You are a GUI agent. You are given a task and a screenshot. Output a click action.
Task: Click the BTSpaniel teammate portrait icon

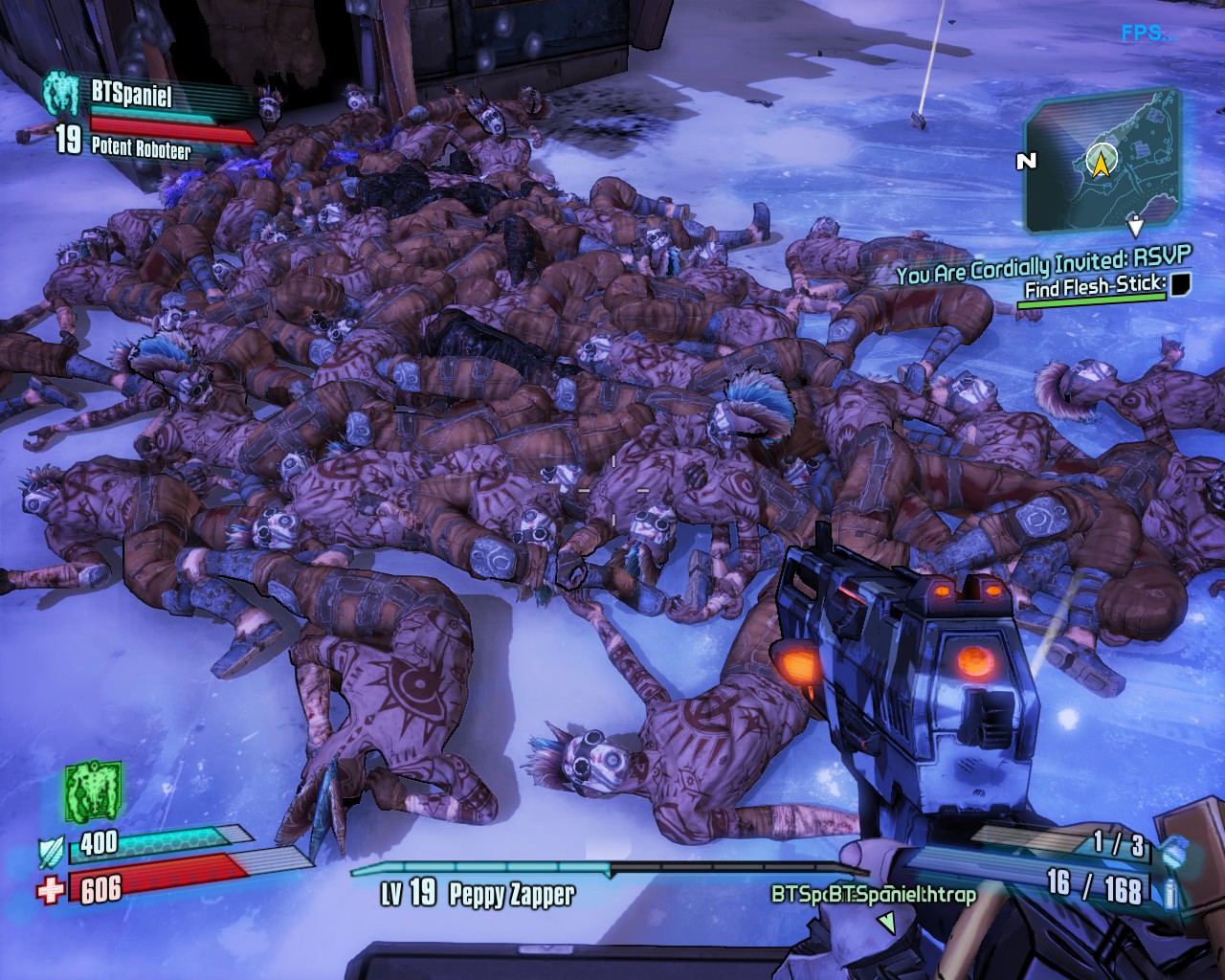point(63,94)
